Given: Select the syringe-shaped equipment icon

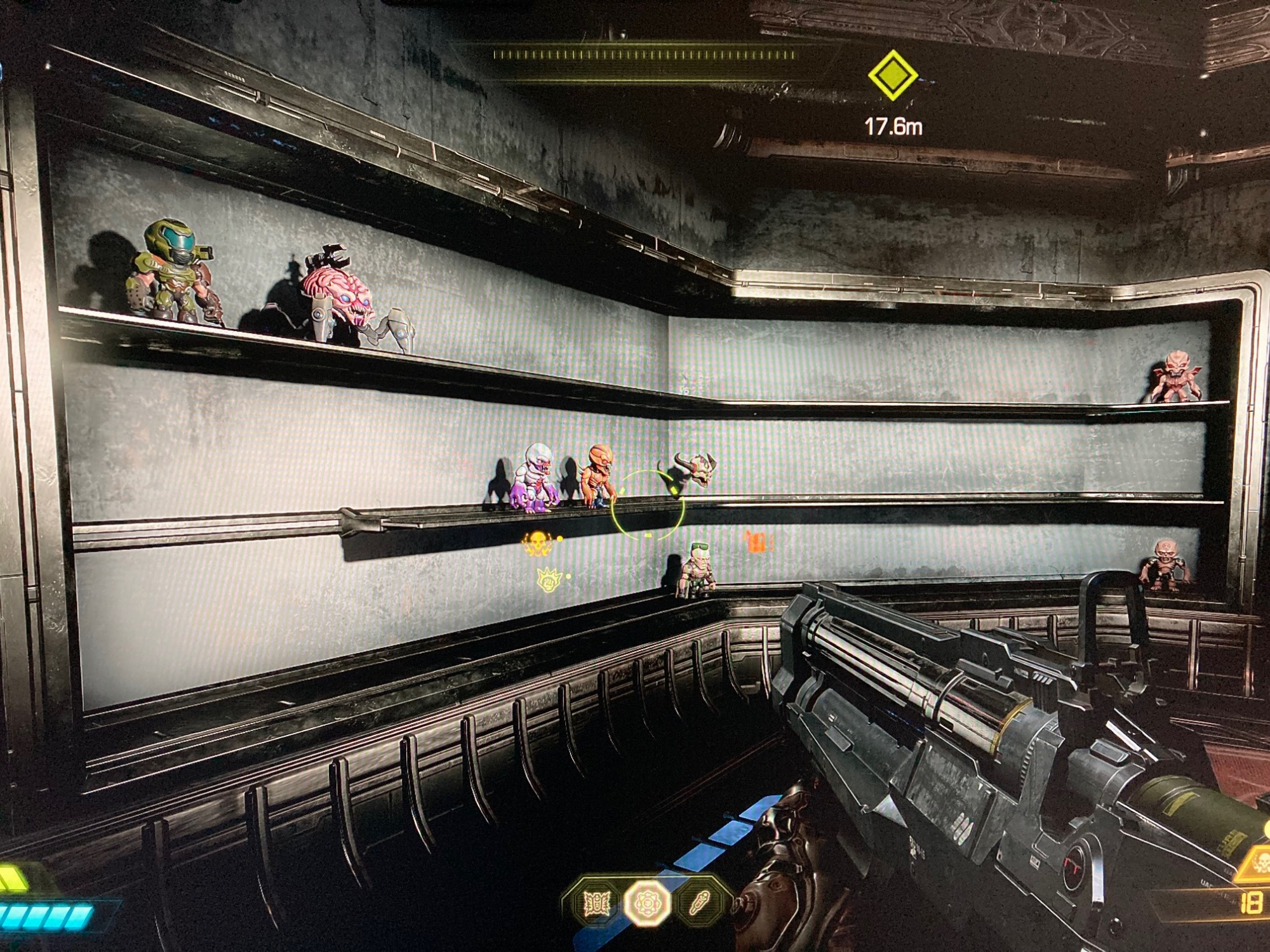Looking at the screenshot, I should click(699, 902).
